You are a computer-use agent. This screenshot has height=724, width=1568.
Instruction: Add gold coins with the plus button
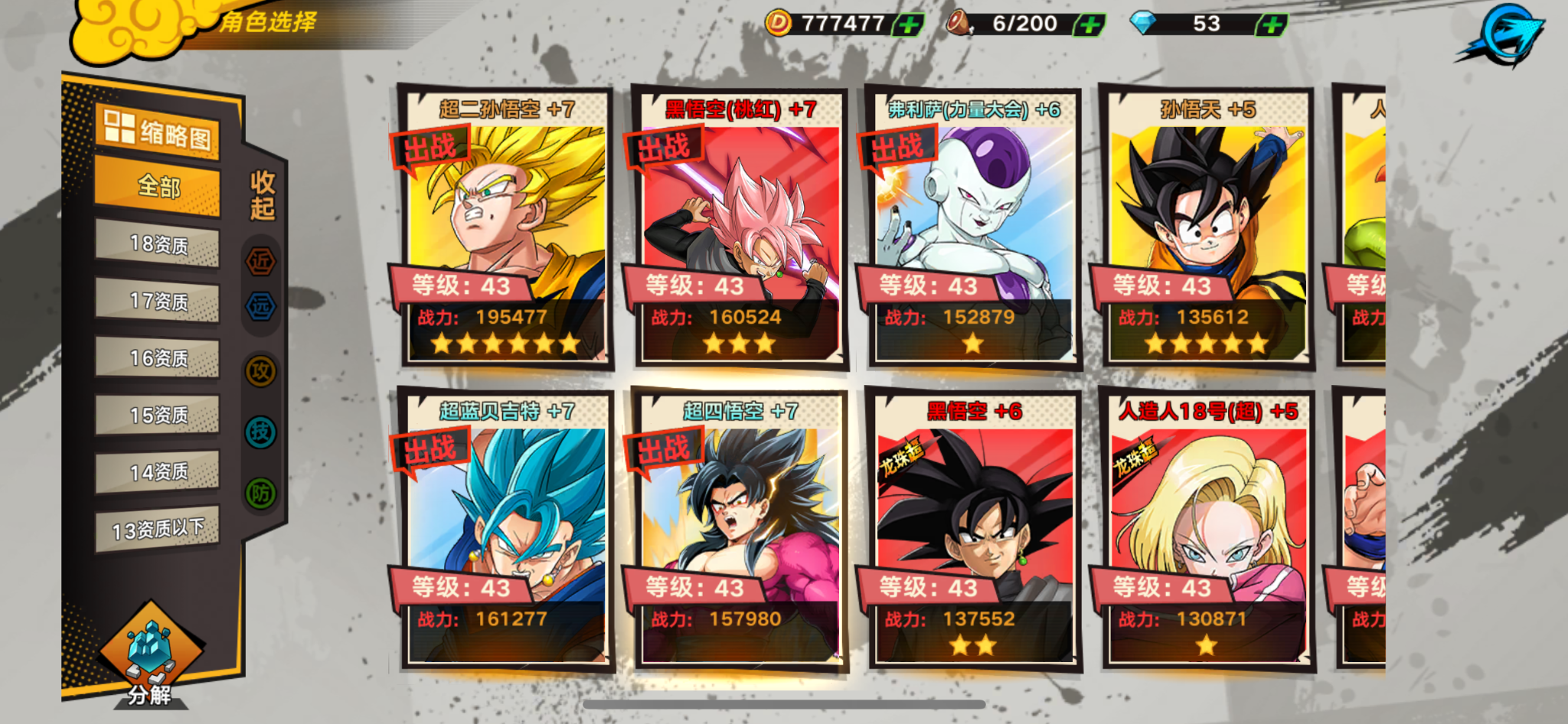[x=909, y=25]
